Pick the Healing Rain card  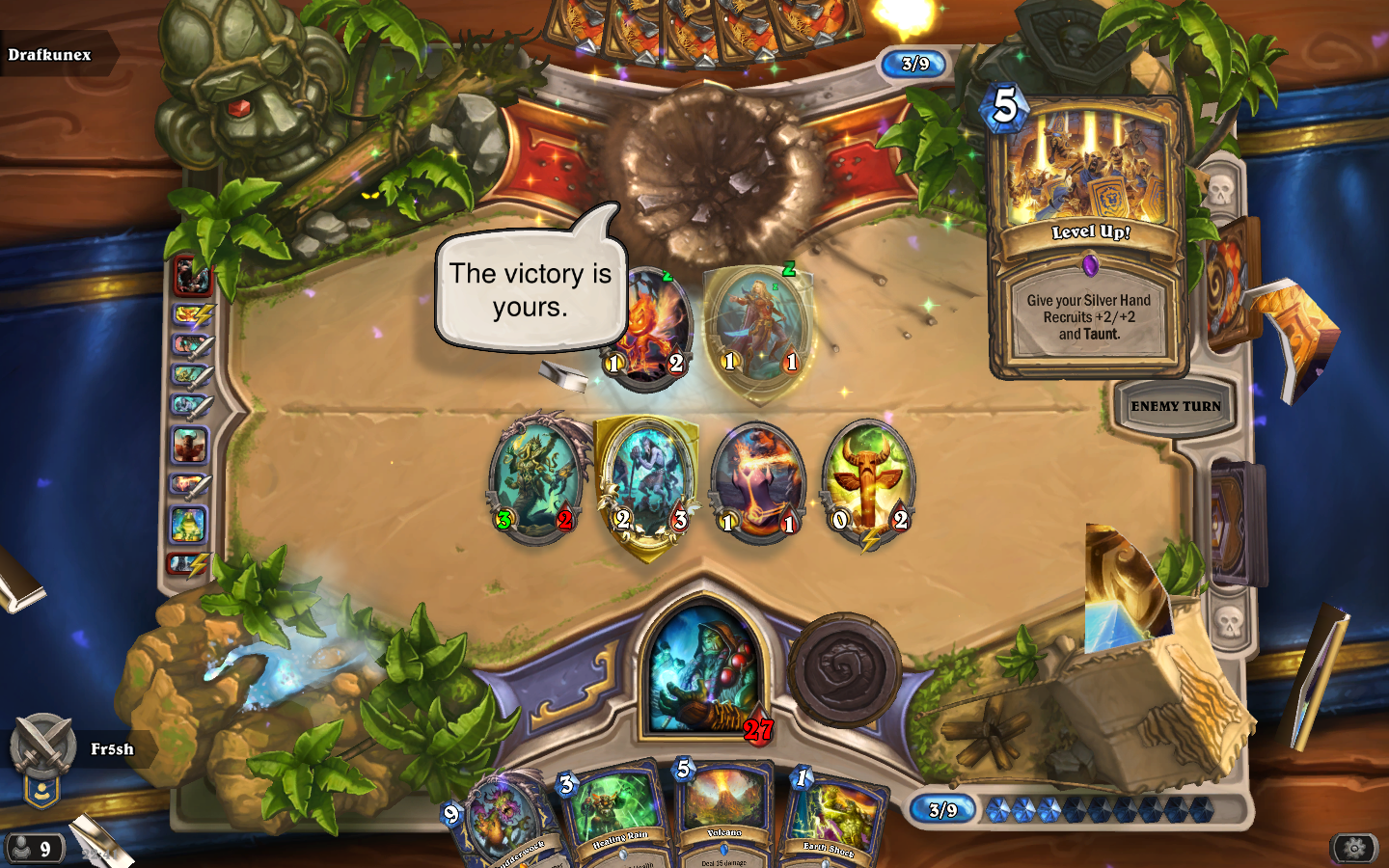click(614, 818)
